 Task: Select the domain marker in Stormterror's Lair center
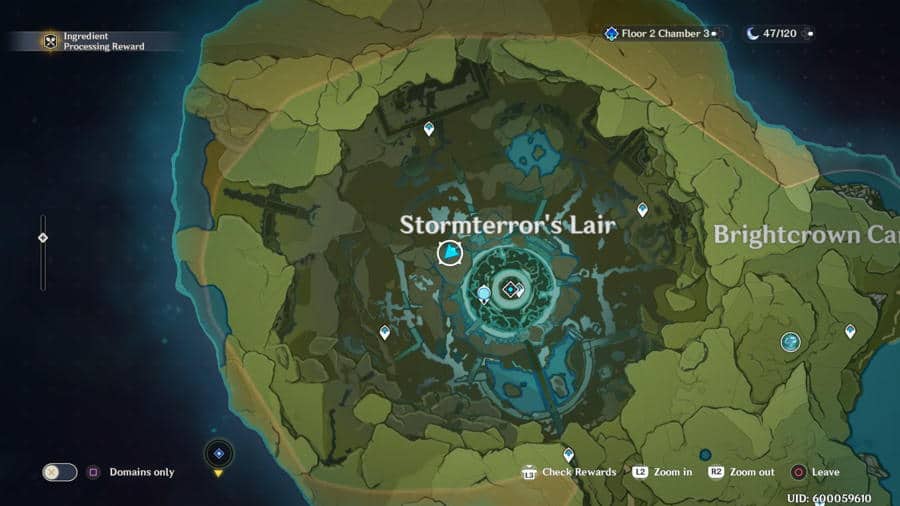pos(510,289)
